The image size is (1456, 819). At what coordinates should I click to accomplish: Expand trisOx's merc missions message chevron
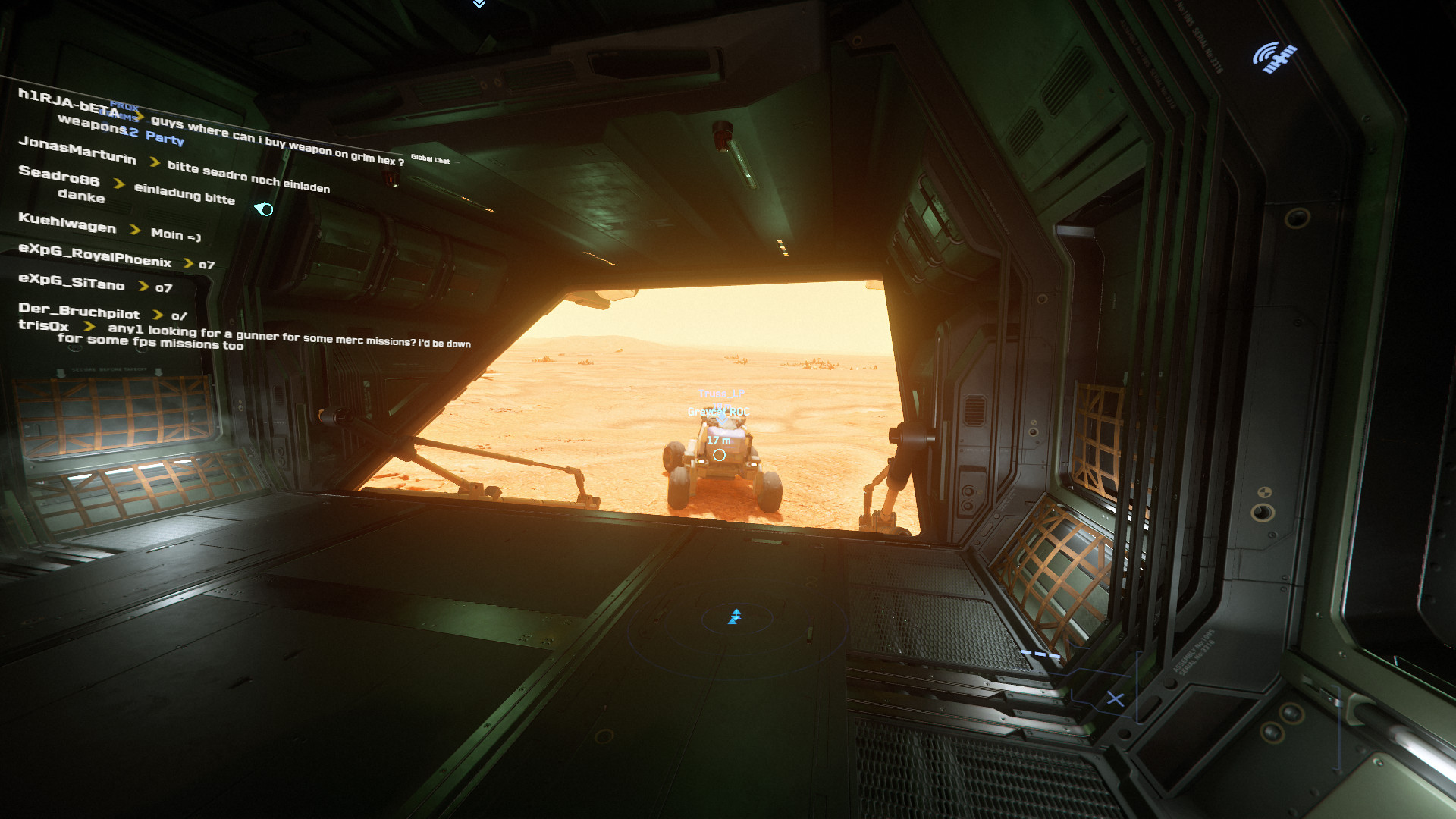coord(89,328)
